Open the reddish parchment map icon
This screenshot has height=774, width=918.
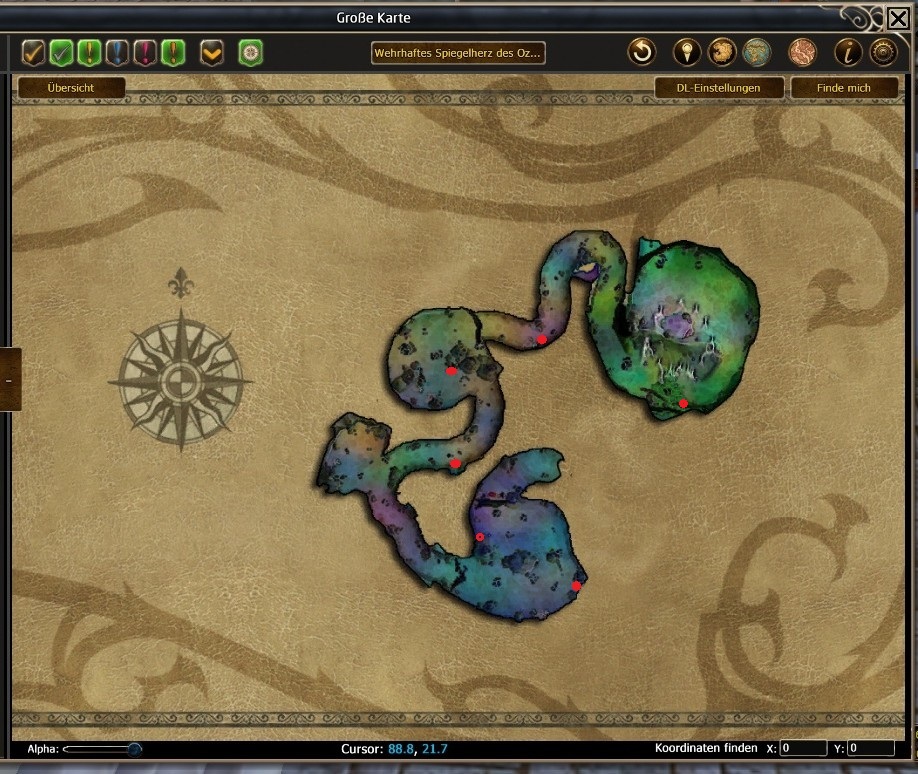tap(802, 52)
